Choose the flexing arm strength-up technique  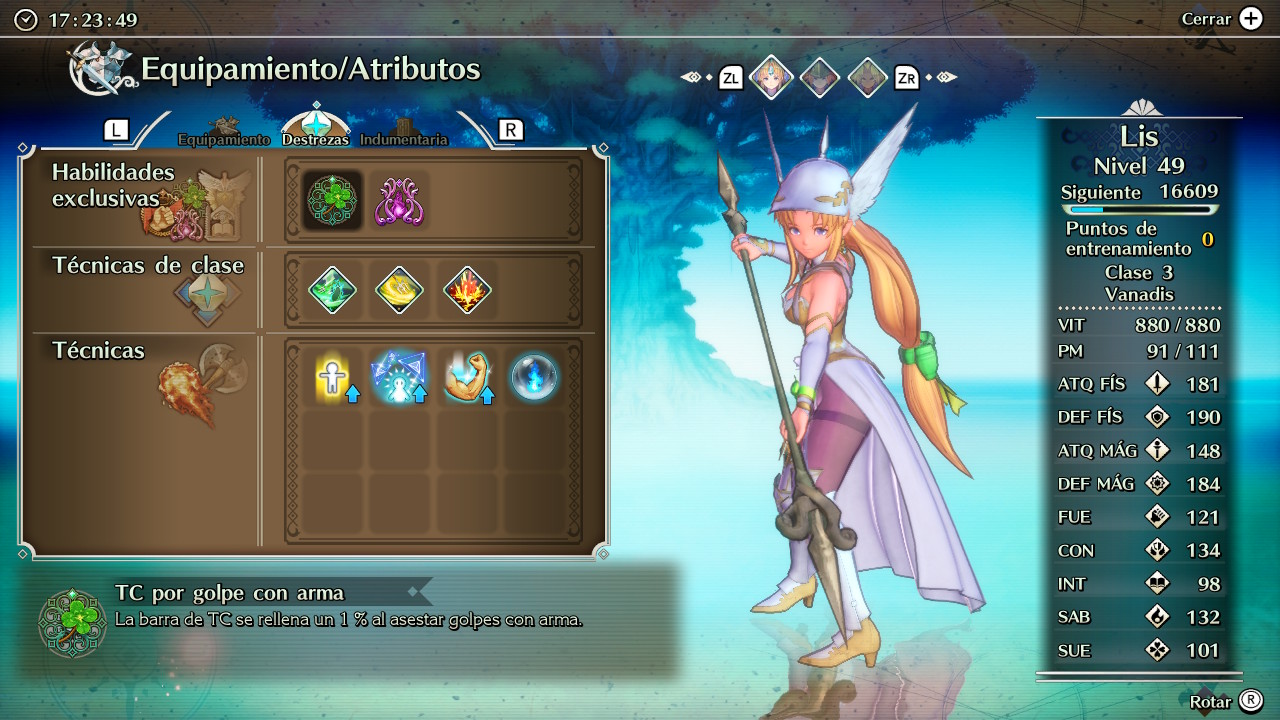click(466, 377)
